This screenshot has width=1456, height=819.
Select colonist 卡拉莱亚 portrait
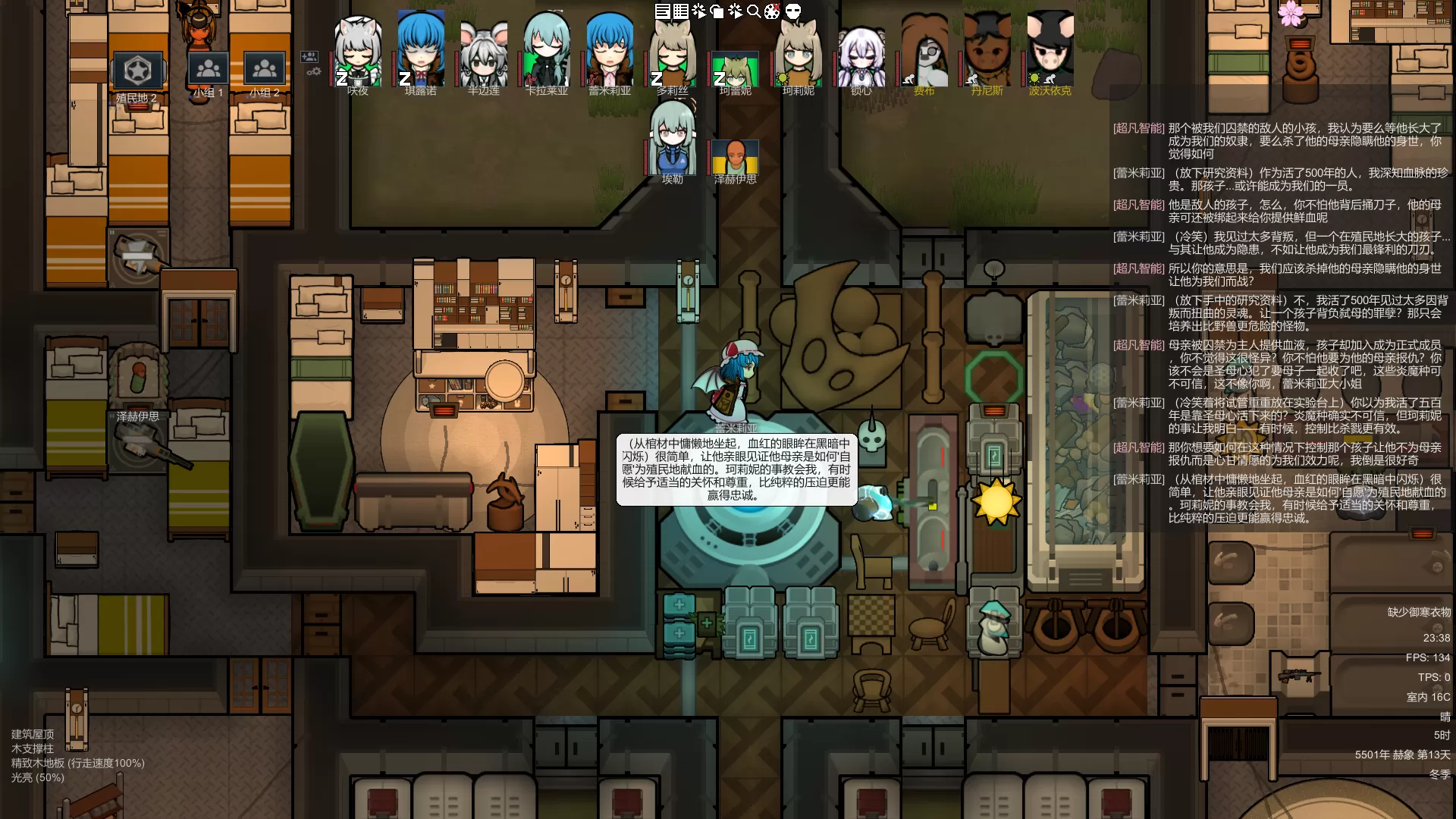(x=547, y=52)
